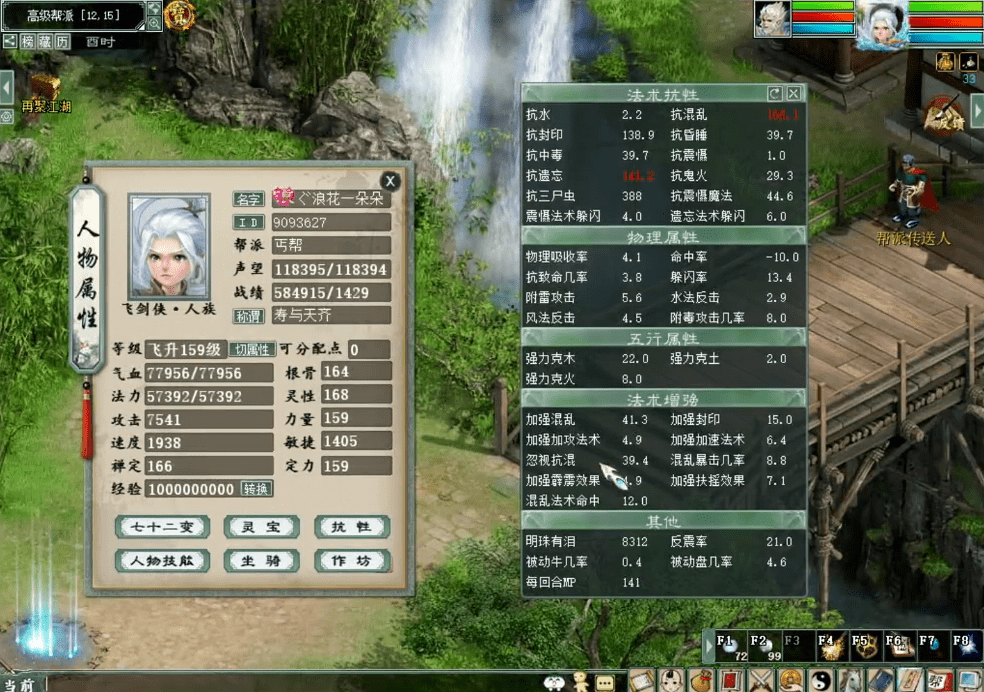
Task: Use the F1 hotbar item
Action: 729,647
